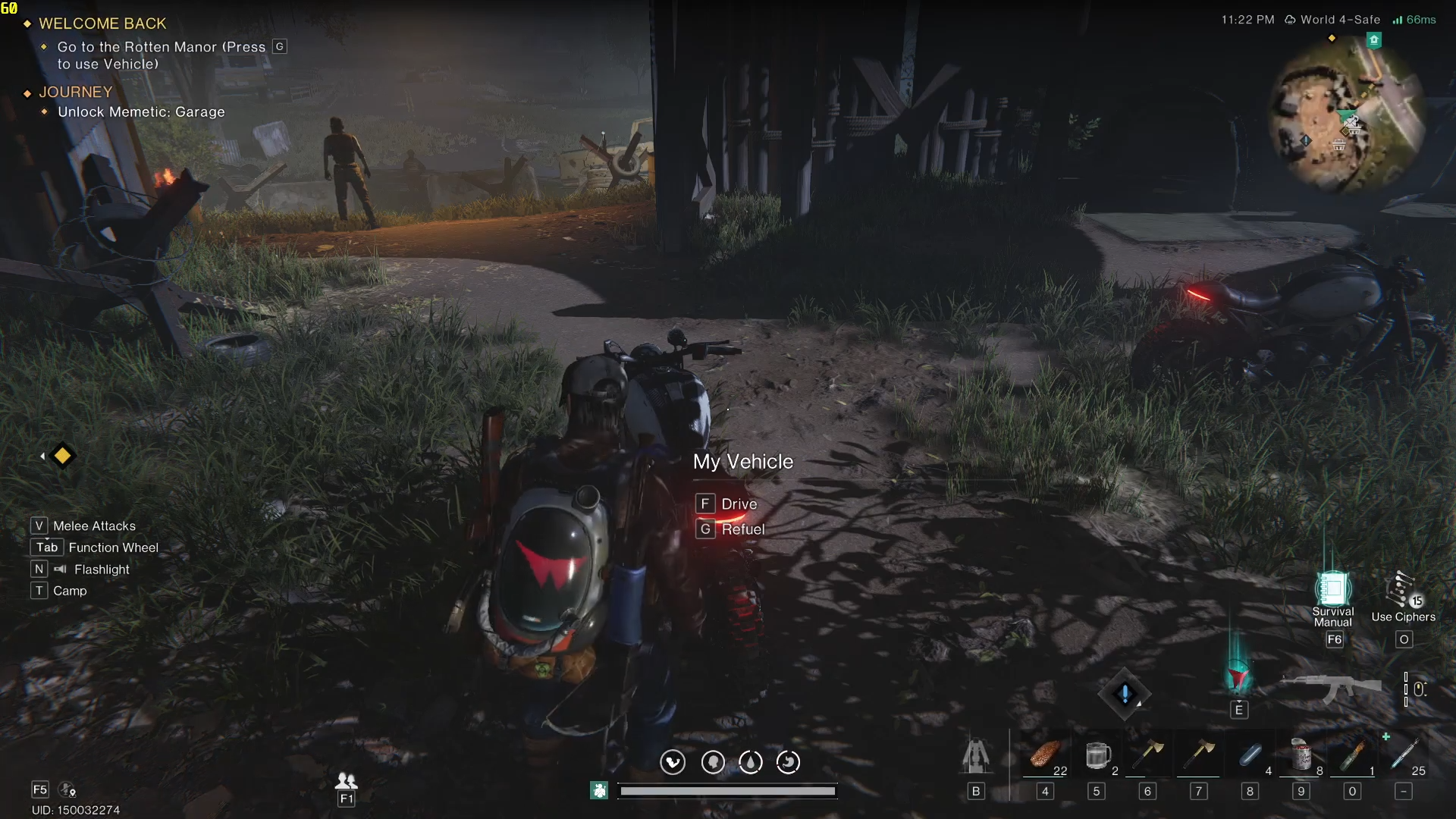The height and width of the screenshot is (819, 1456).
Task: Select the Journey objective Unlock Memetic: Garage
Action: click(x=141, y=112)
